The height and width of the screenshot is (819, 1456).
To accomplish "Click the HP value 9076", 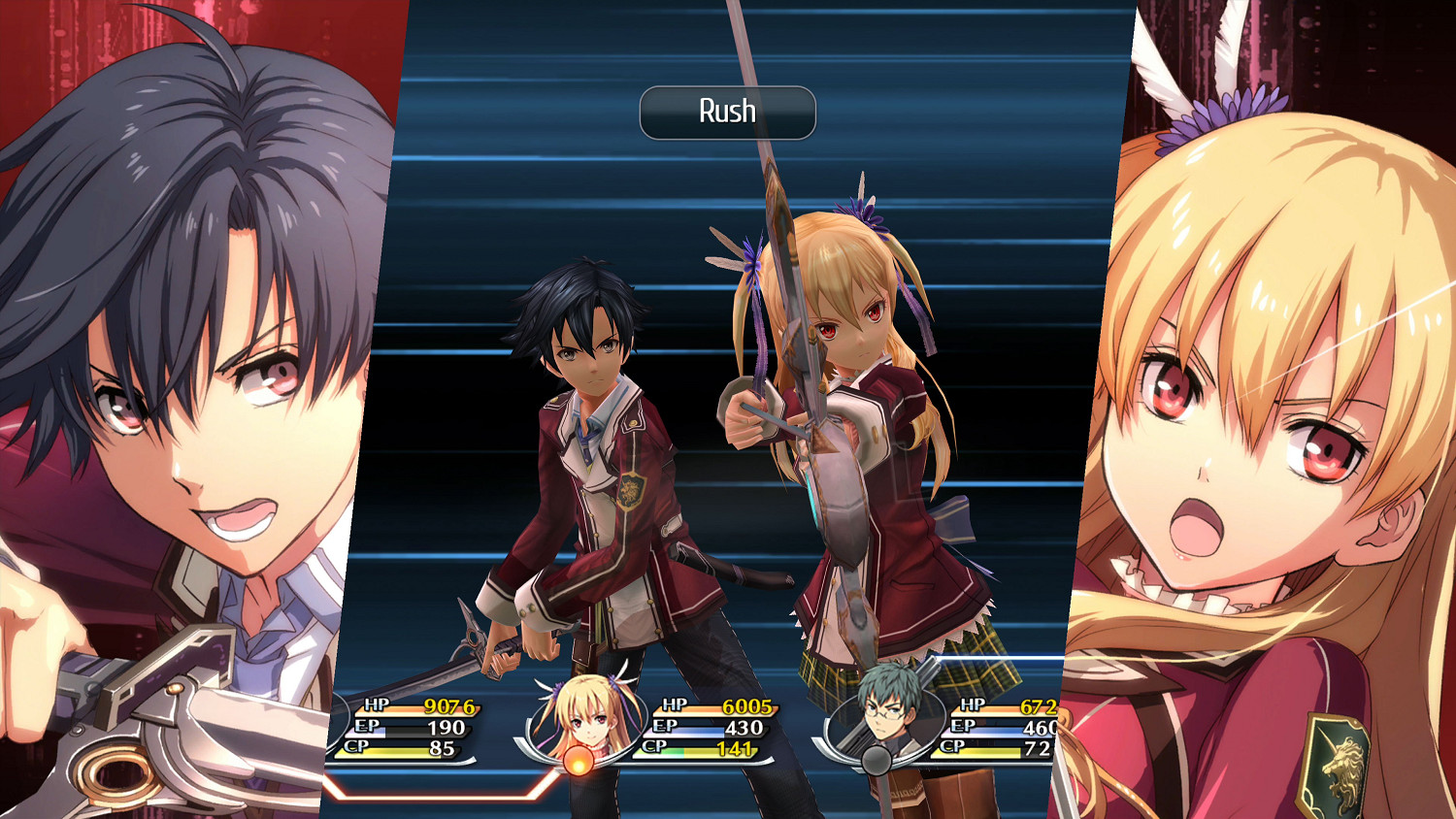I will click(x=449, y=704).
